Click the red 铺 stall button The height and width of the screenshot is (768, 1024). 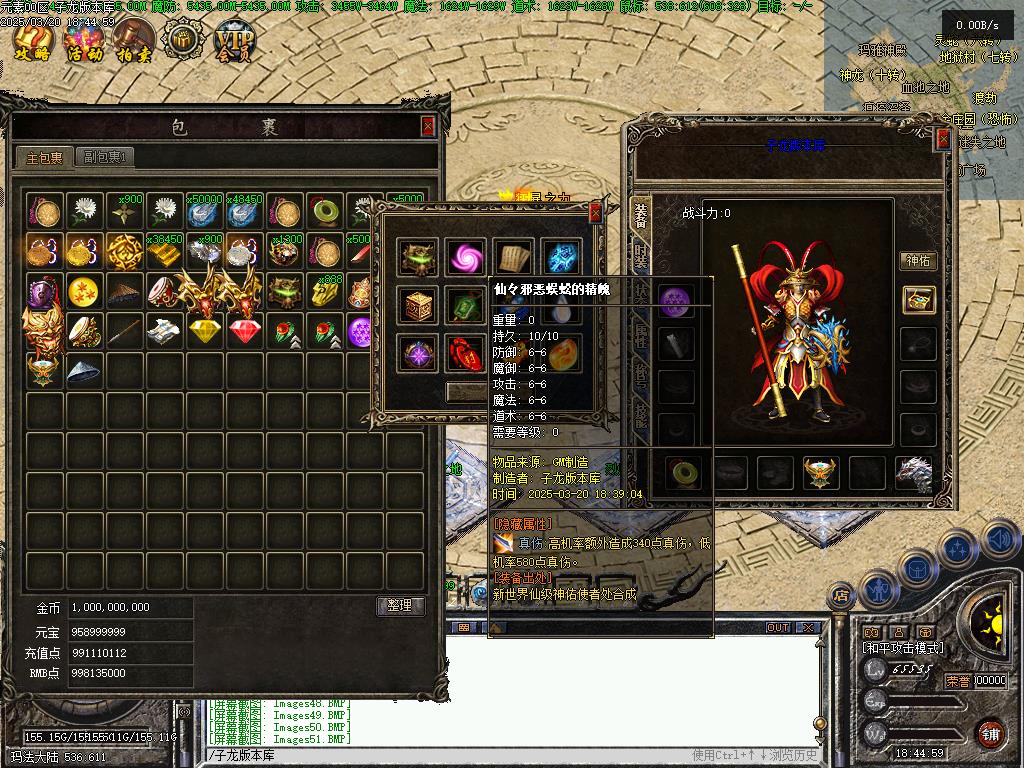pos(989,731)
